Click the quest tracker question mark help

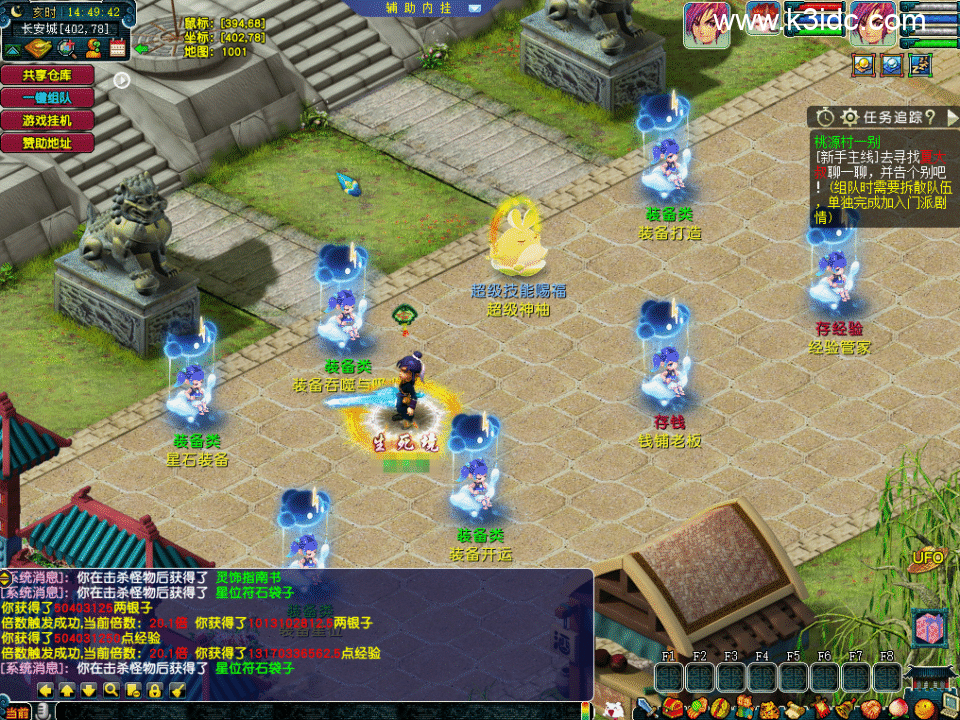[x=929, y=118]
